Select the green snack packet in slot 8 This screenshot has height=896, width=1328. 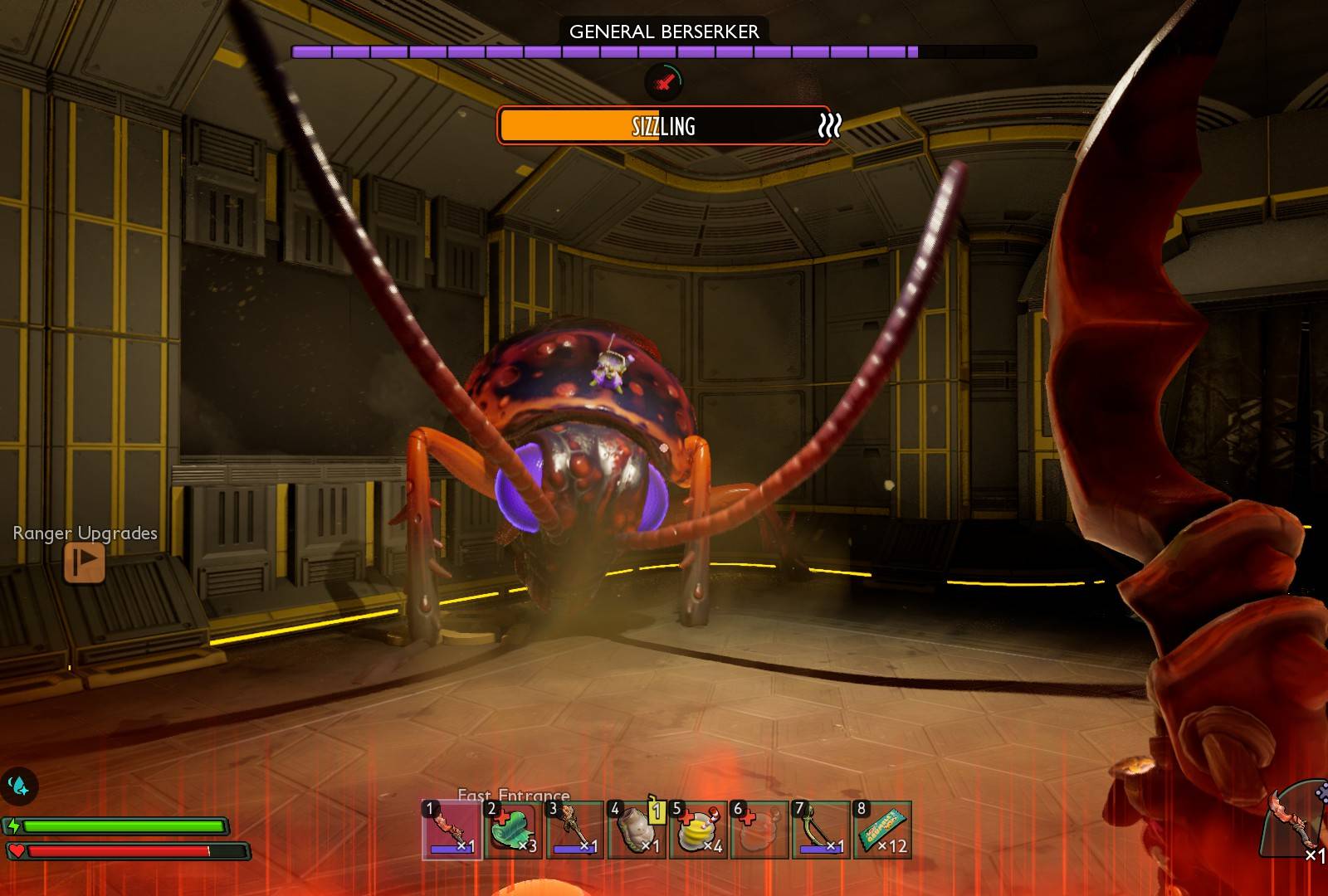point(882,830)
